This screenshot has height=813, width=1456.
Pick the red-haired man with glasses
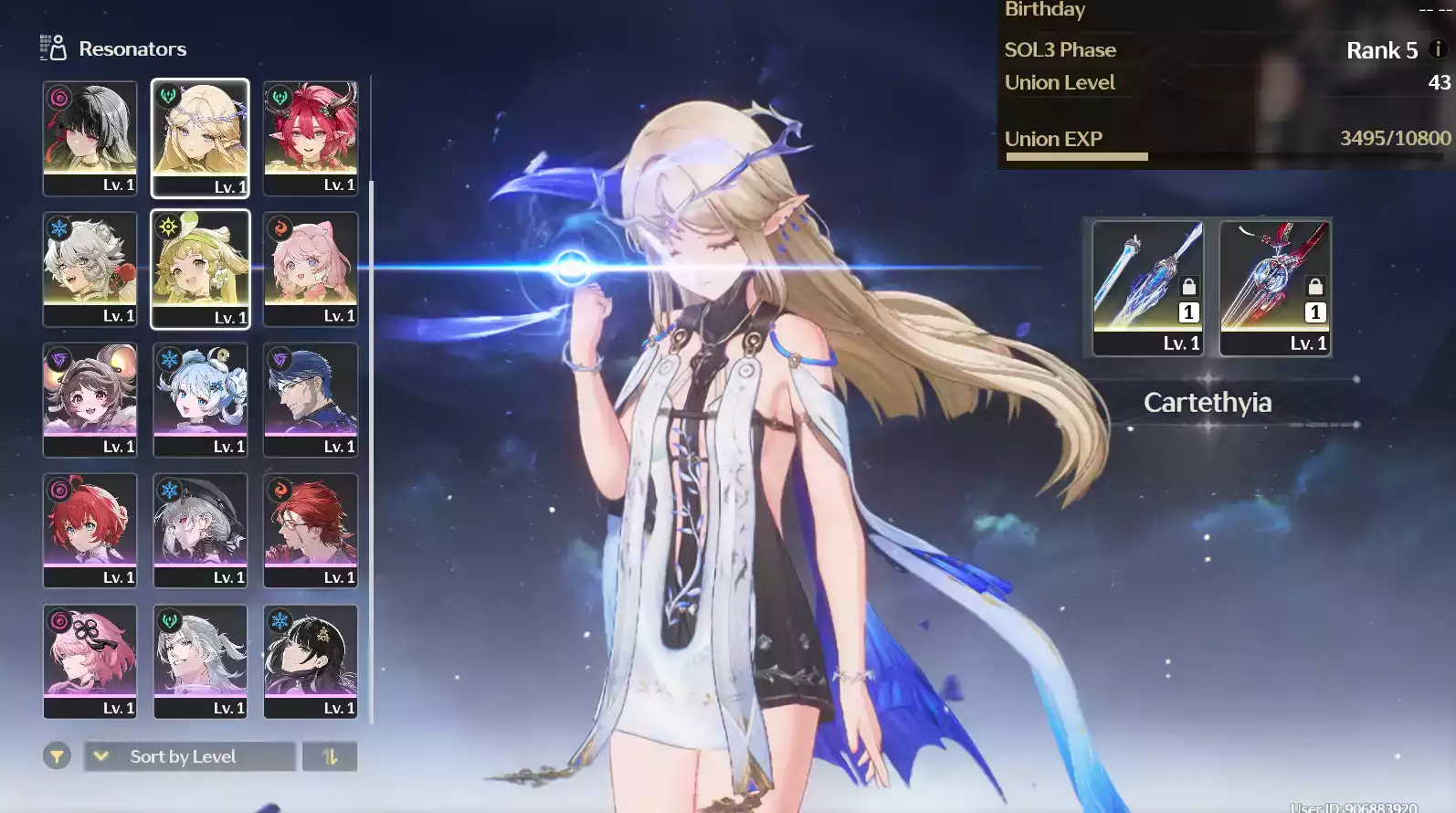(x=311, y=530)
